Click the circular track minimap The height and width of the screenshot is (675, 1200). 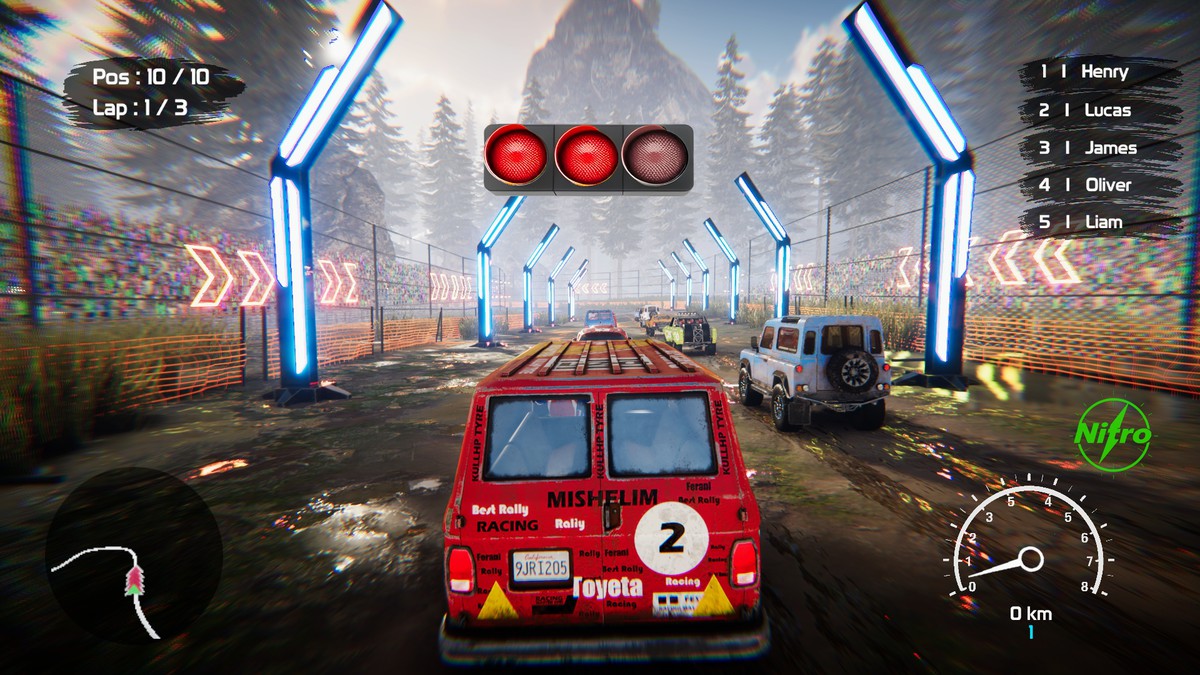point(134,554)
